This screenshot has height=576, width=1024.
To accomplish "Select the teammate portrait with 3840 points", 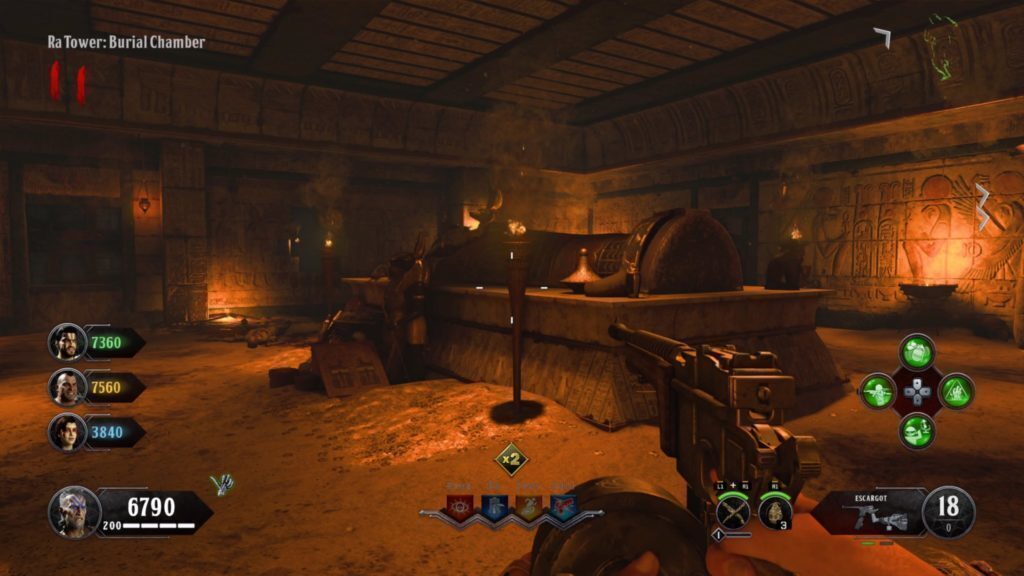I will click(x=67, y=431).
